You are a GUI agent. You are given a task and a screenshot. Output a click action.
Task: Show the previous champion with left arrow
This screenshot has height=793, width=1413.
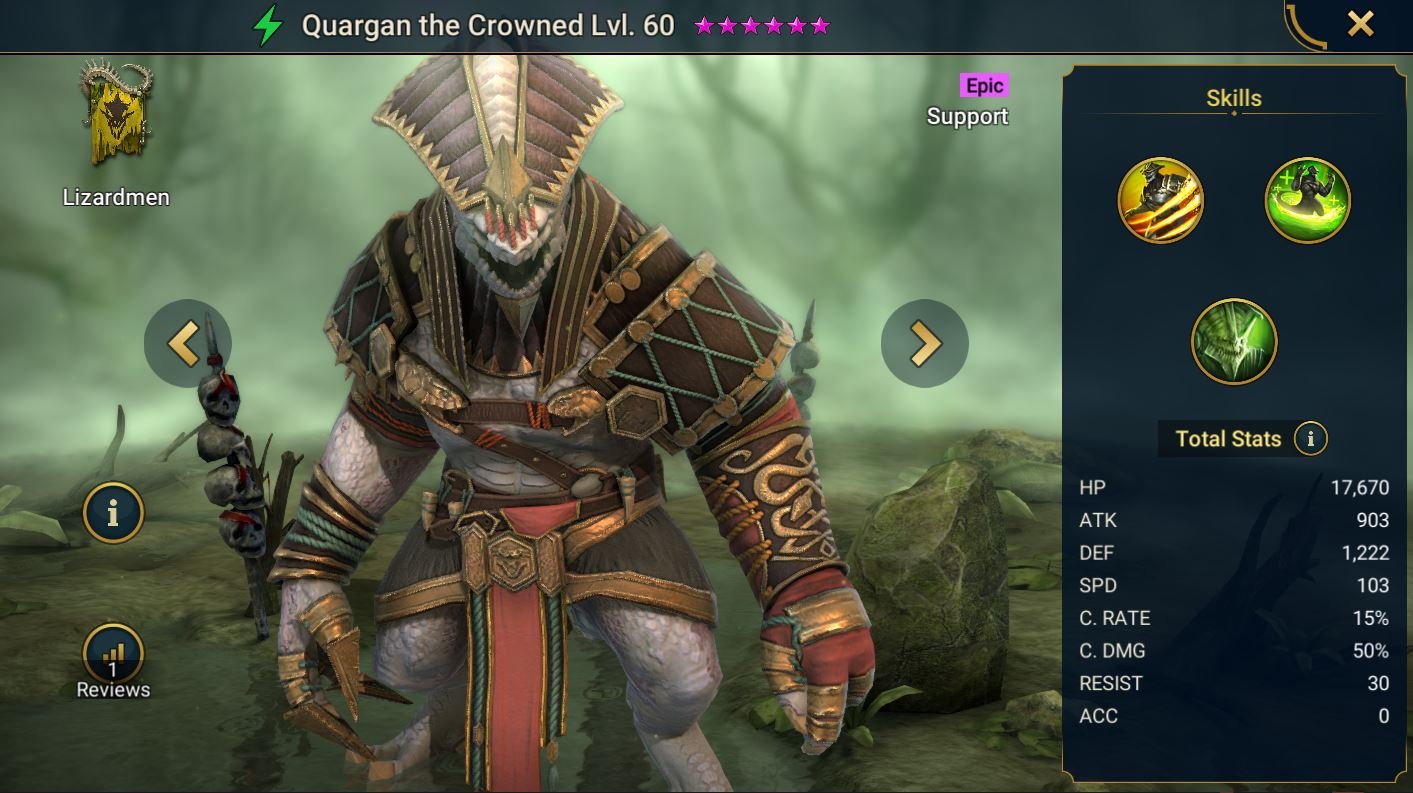point(187,343)
